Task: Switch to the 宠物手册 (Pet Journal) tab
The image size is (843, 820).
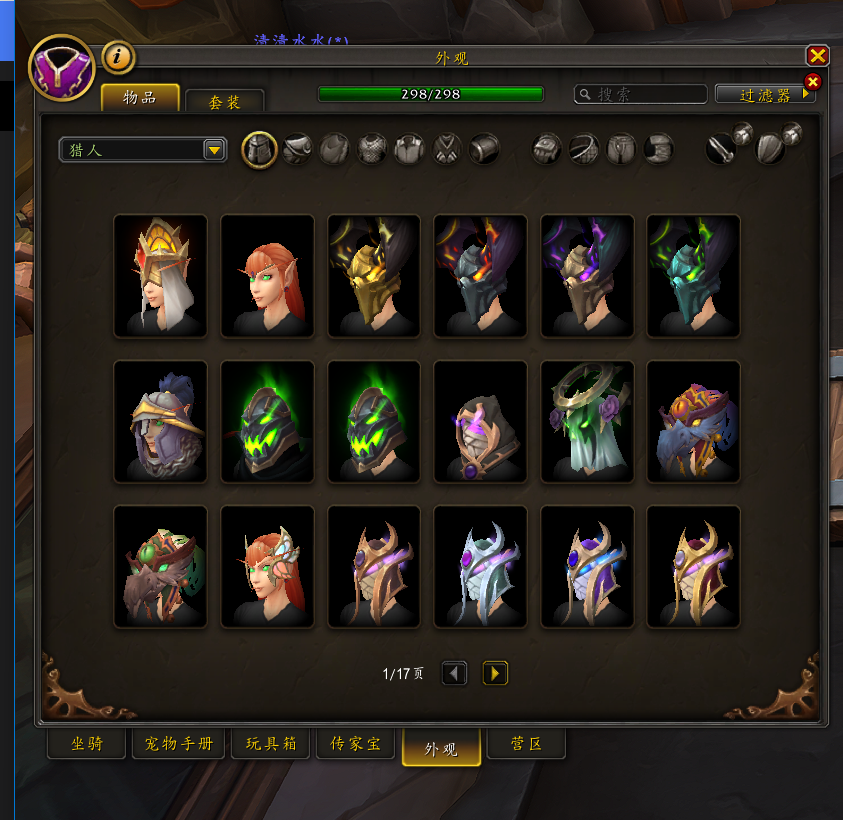Action: pyautogui.click(x=178, y=744)
